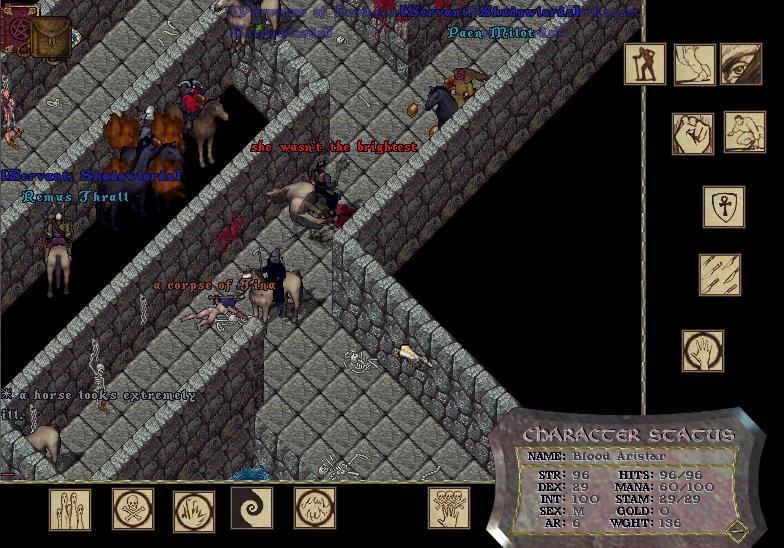Viewport: 784px width, 548px height.
Task: Use the crouching man skill icon
Action: [x=744, y=132]
